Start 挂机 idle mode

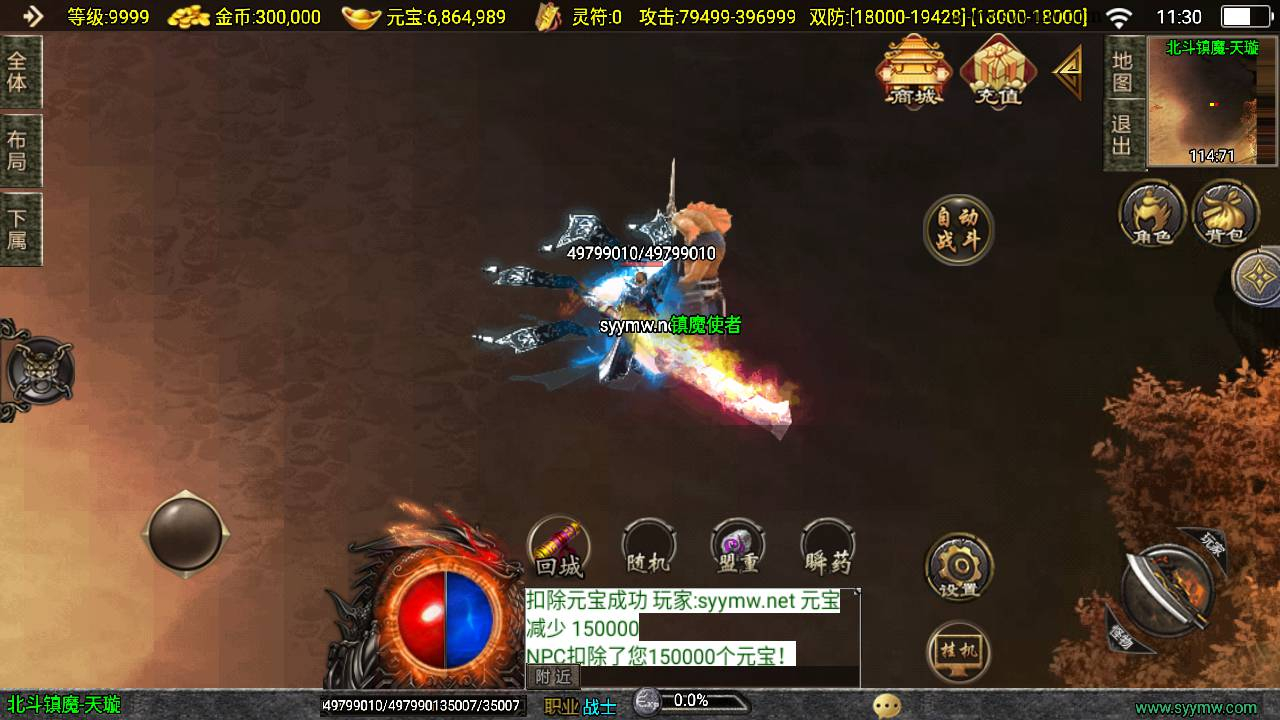tap(959, 652)
